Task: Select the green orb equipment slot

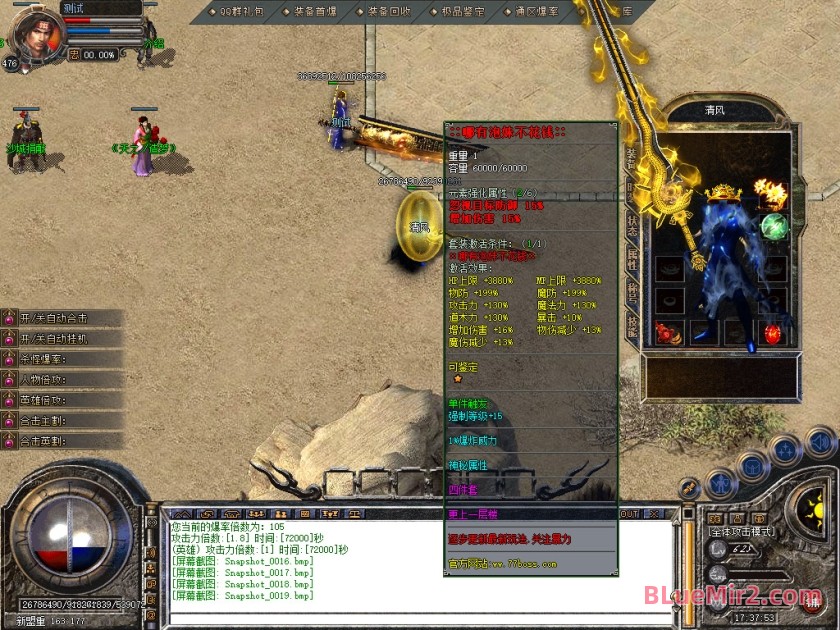Action: [775, 225]
